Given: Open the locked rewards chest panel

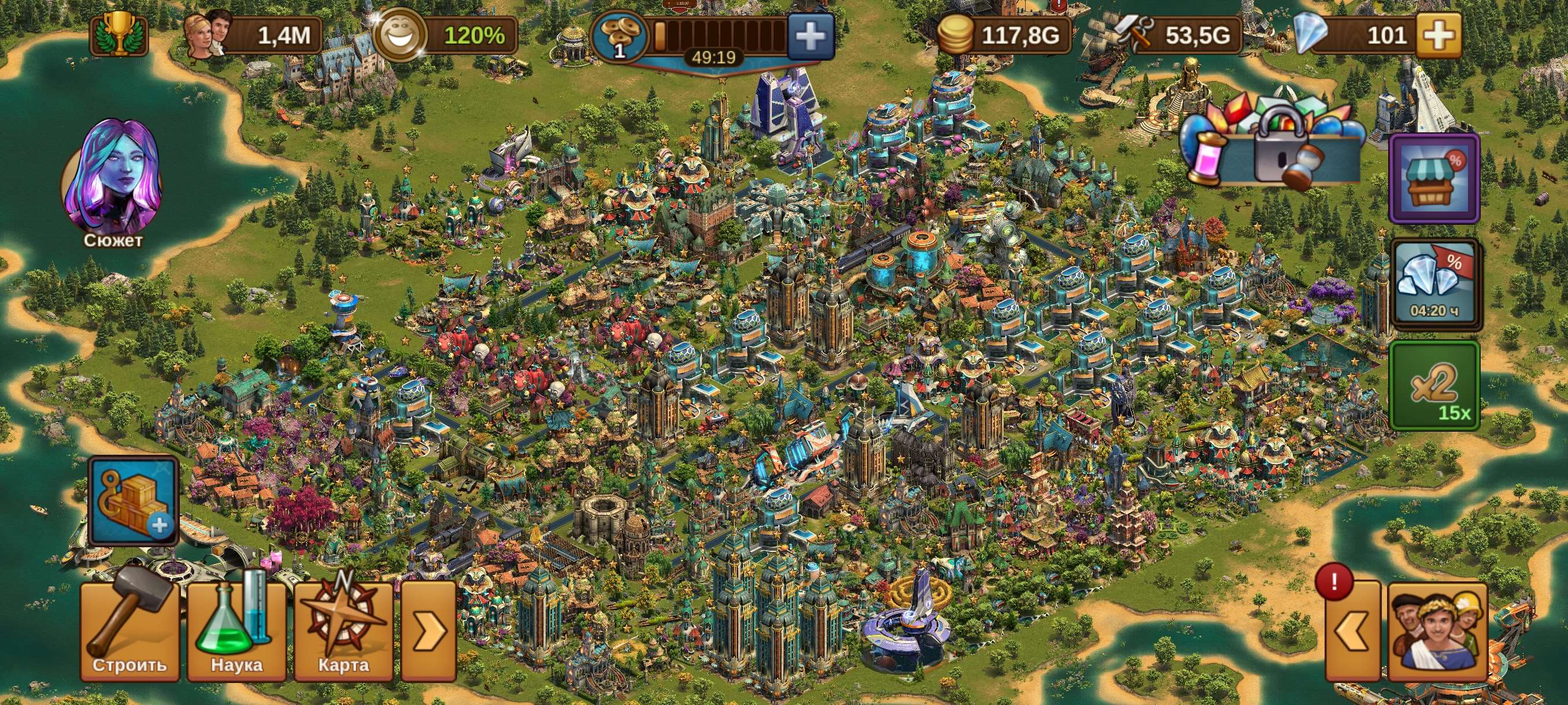Looking at the screenshot, I should 1278,140.
